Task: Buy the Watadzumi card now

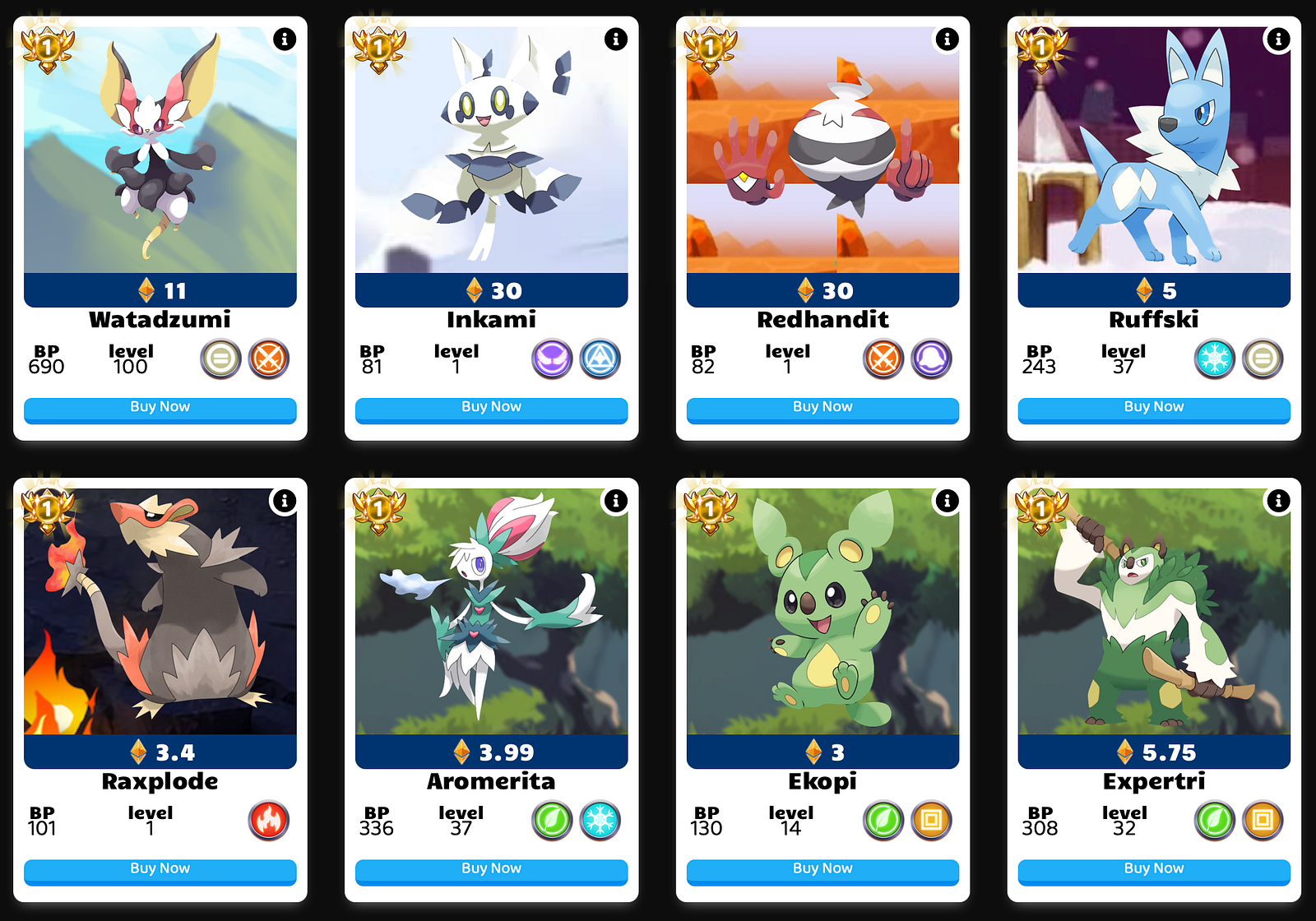Action: (160, 408)
